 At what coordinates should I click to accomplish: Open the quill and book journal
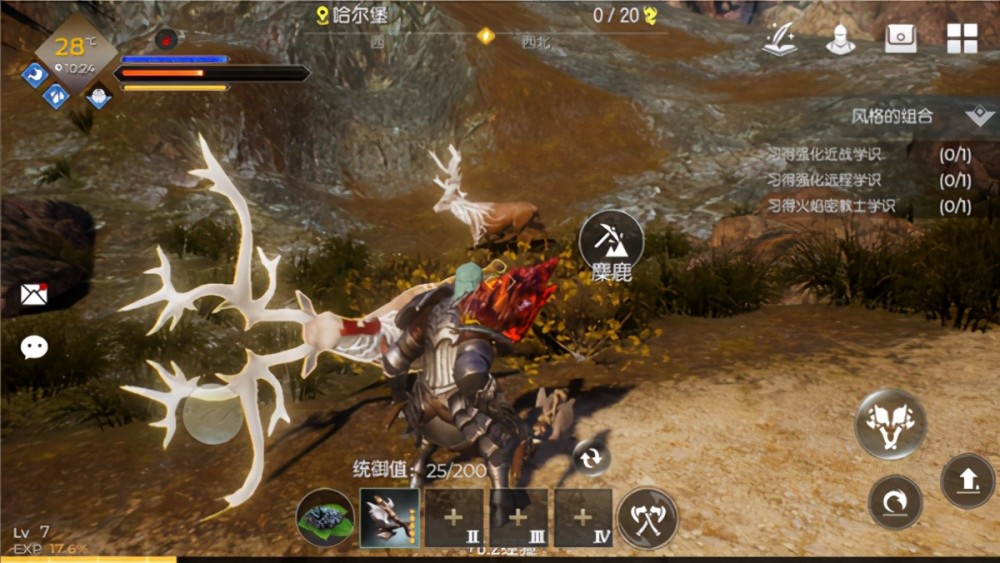click(779, 37)
